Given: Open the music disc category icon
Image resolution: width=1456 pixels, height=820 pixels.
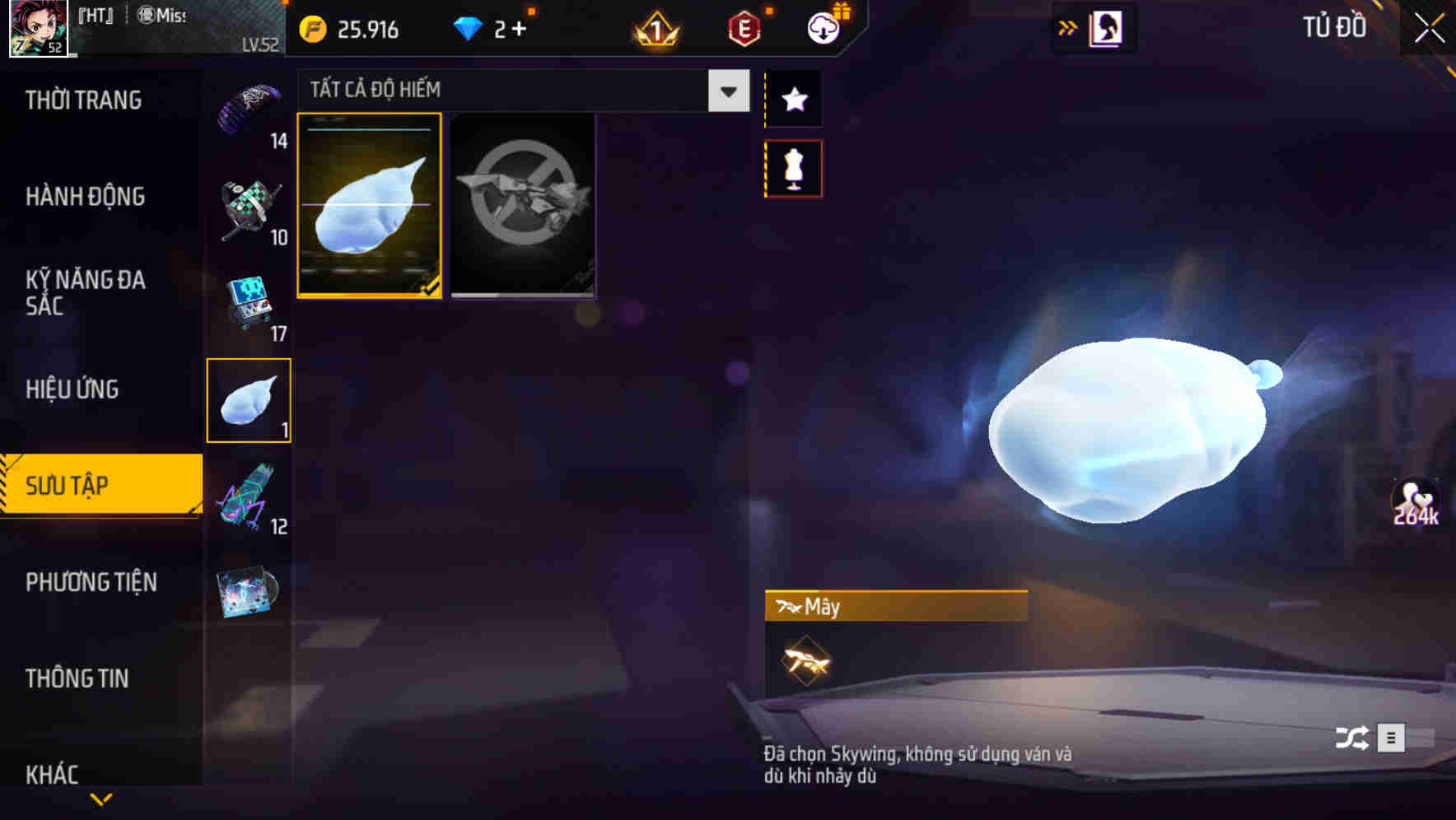Looking at the screenshot, I should (x=250, y=591).
